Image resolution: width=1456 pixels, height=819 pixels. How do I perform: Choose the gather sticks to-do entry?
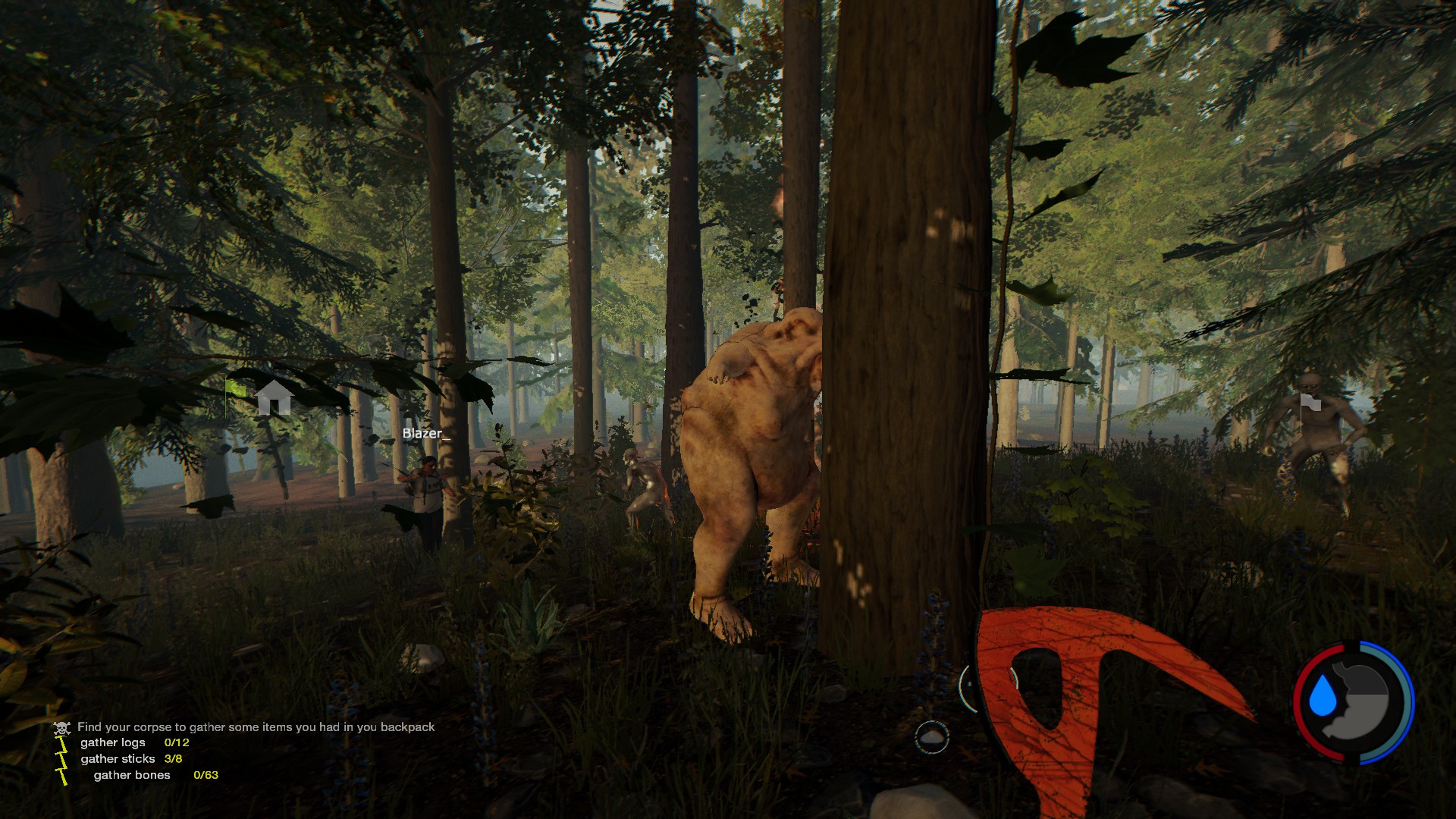click(x=118, y=758)
